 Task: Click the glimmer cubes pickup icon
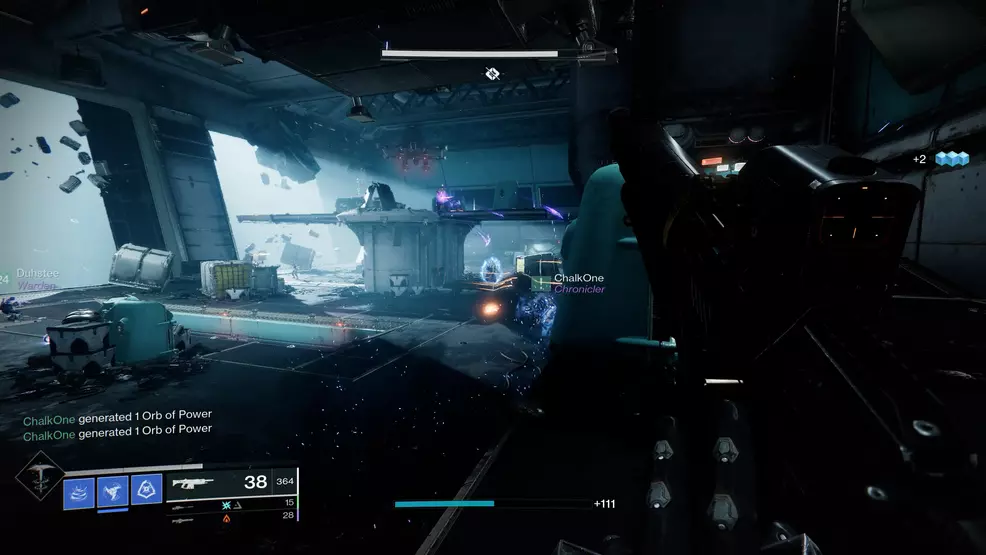(x=953, y=159)
